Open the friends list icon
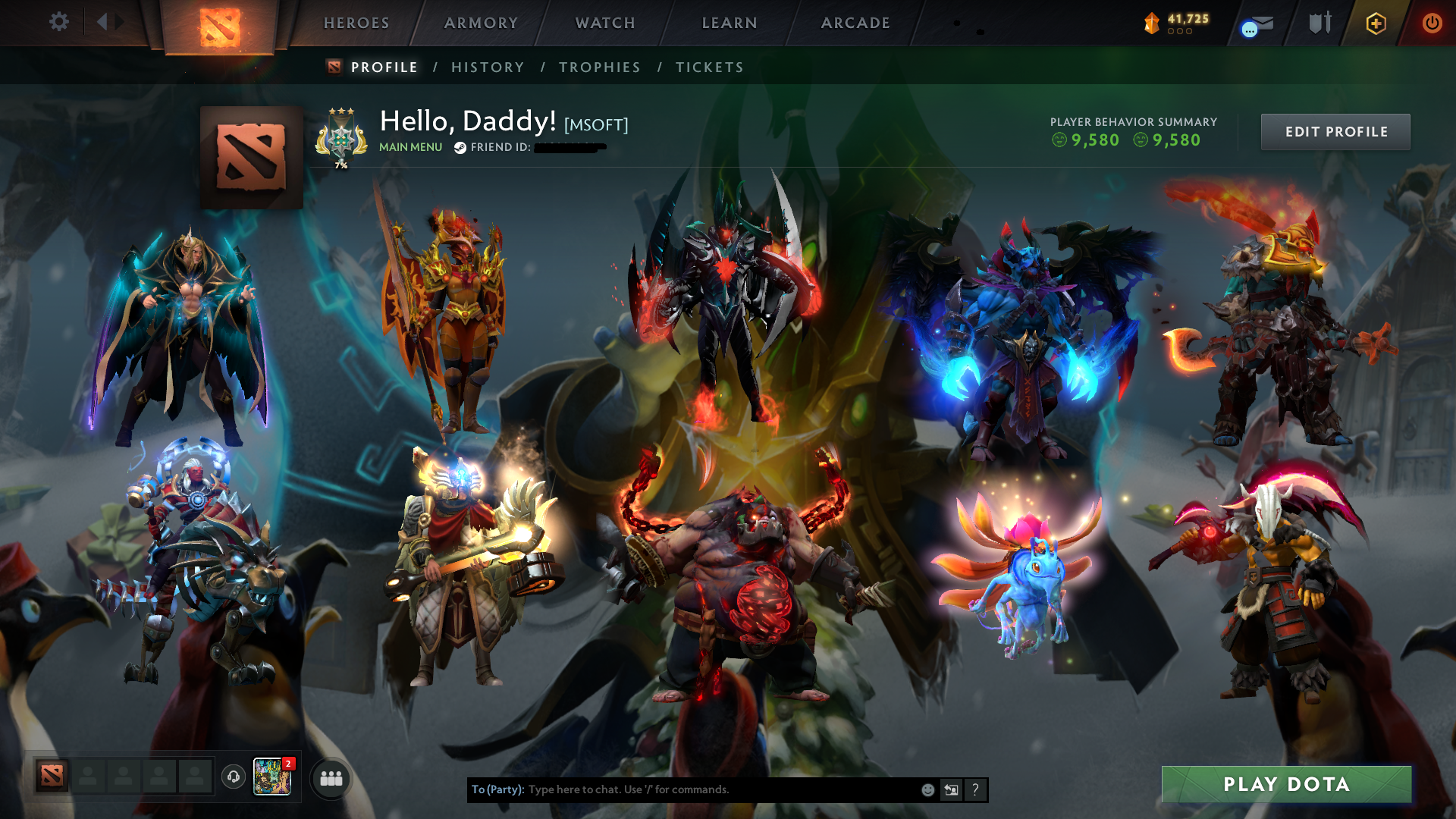 point(331,778)
